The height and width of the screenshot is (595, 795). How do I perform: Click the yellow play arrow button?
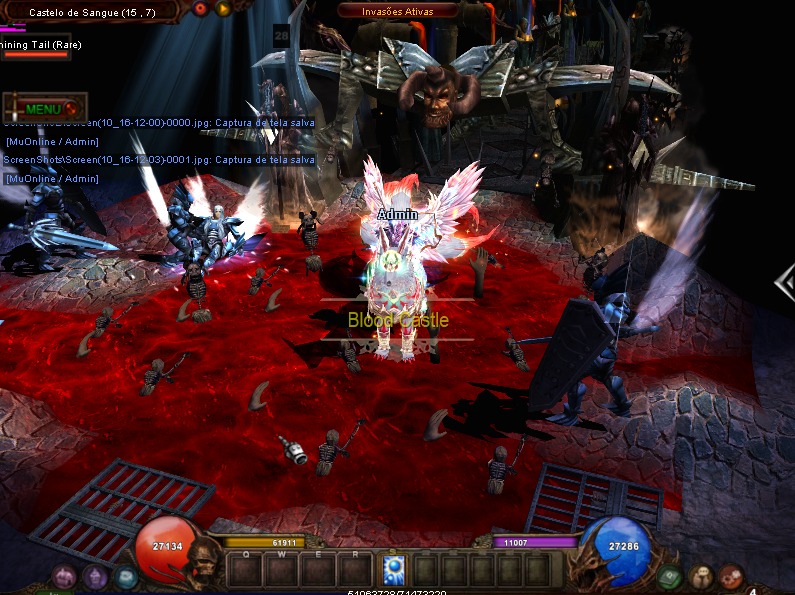click(223, 9)
